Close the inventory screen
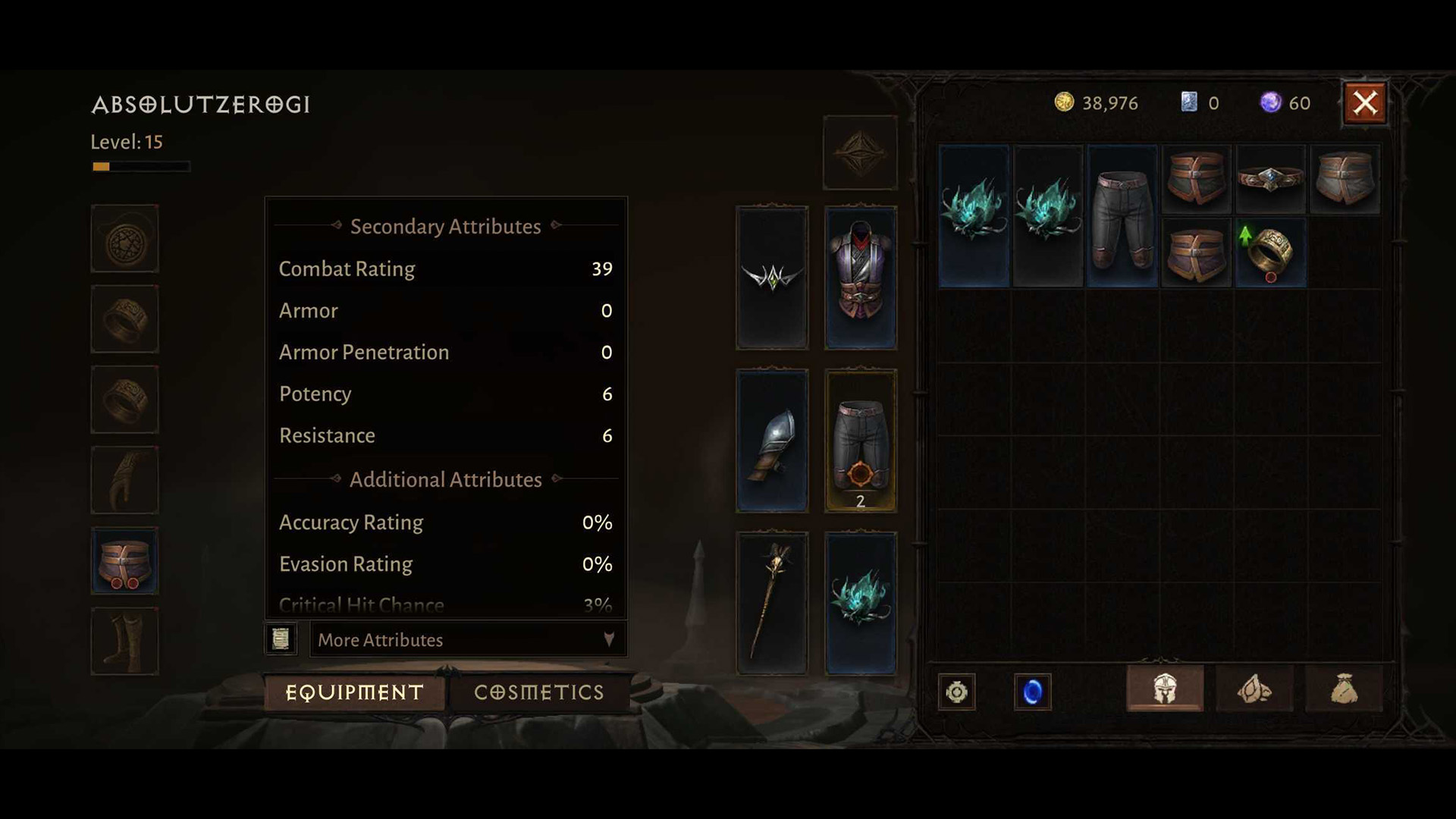 click(1364, 103)
